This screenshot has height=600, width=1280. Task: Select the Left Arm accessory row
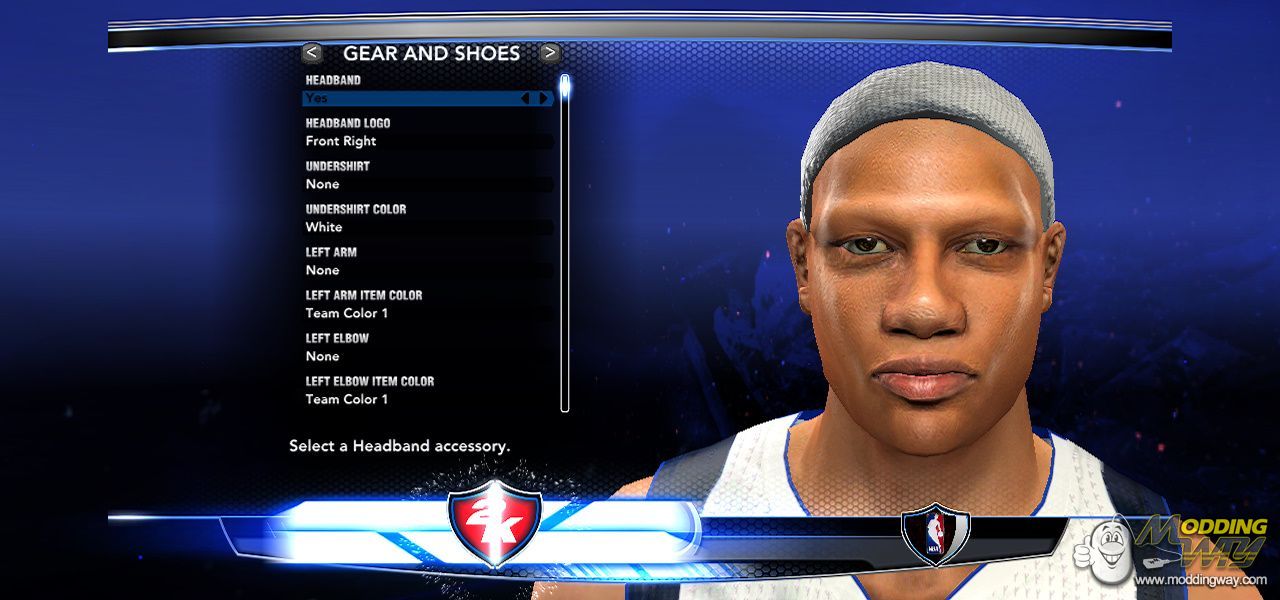pyautogui.click(x=428, y=270)
